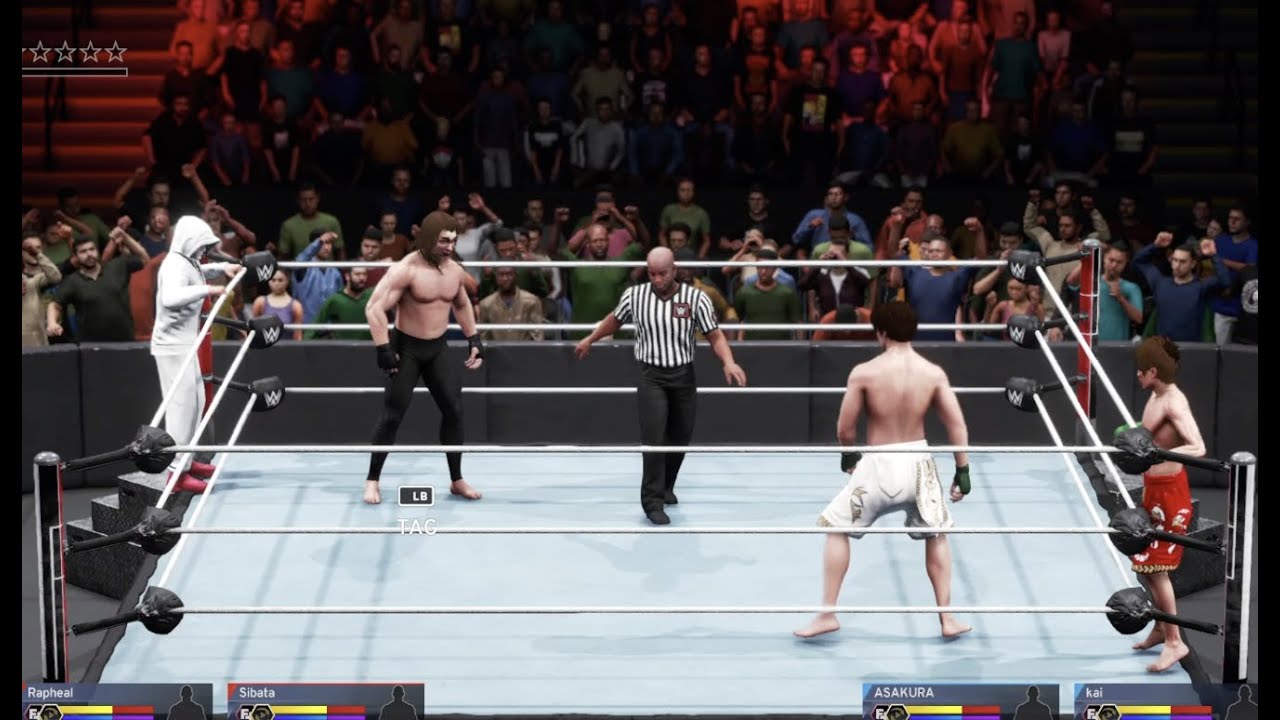
Task: Select ASAKURA's wrestler HUD panel
Action: coord(960,701)
